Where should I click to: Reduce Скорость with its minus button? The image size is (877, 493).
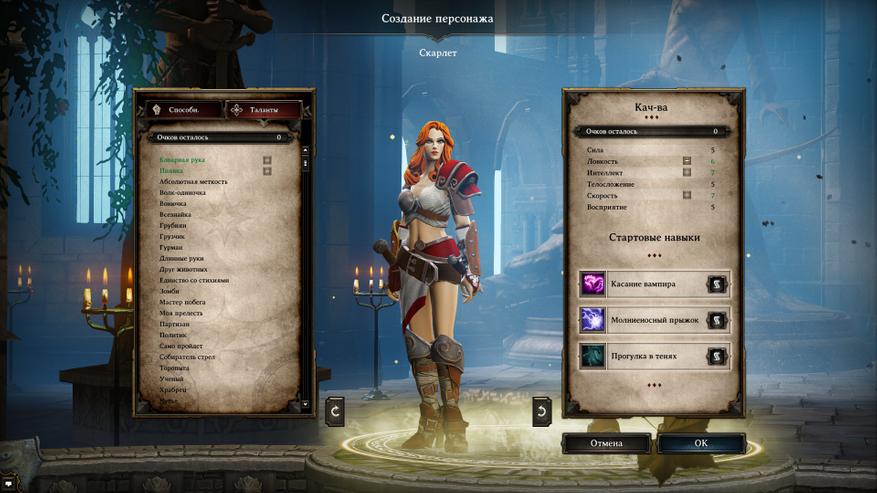(687, 195)
